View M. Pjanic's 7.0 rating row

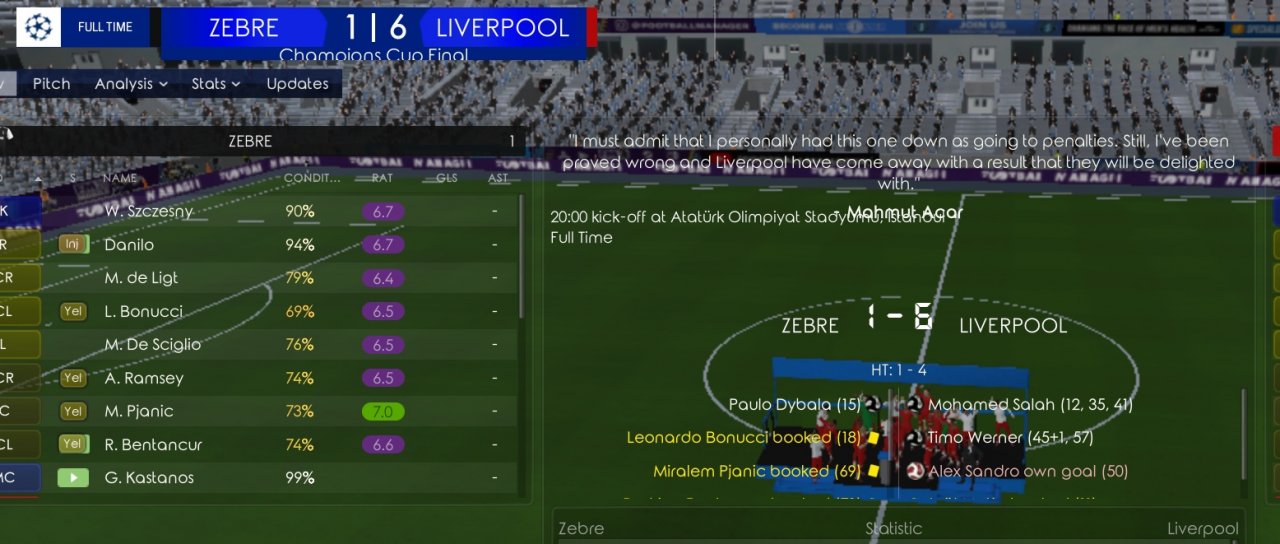click(383, 411)
